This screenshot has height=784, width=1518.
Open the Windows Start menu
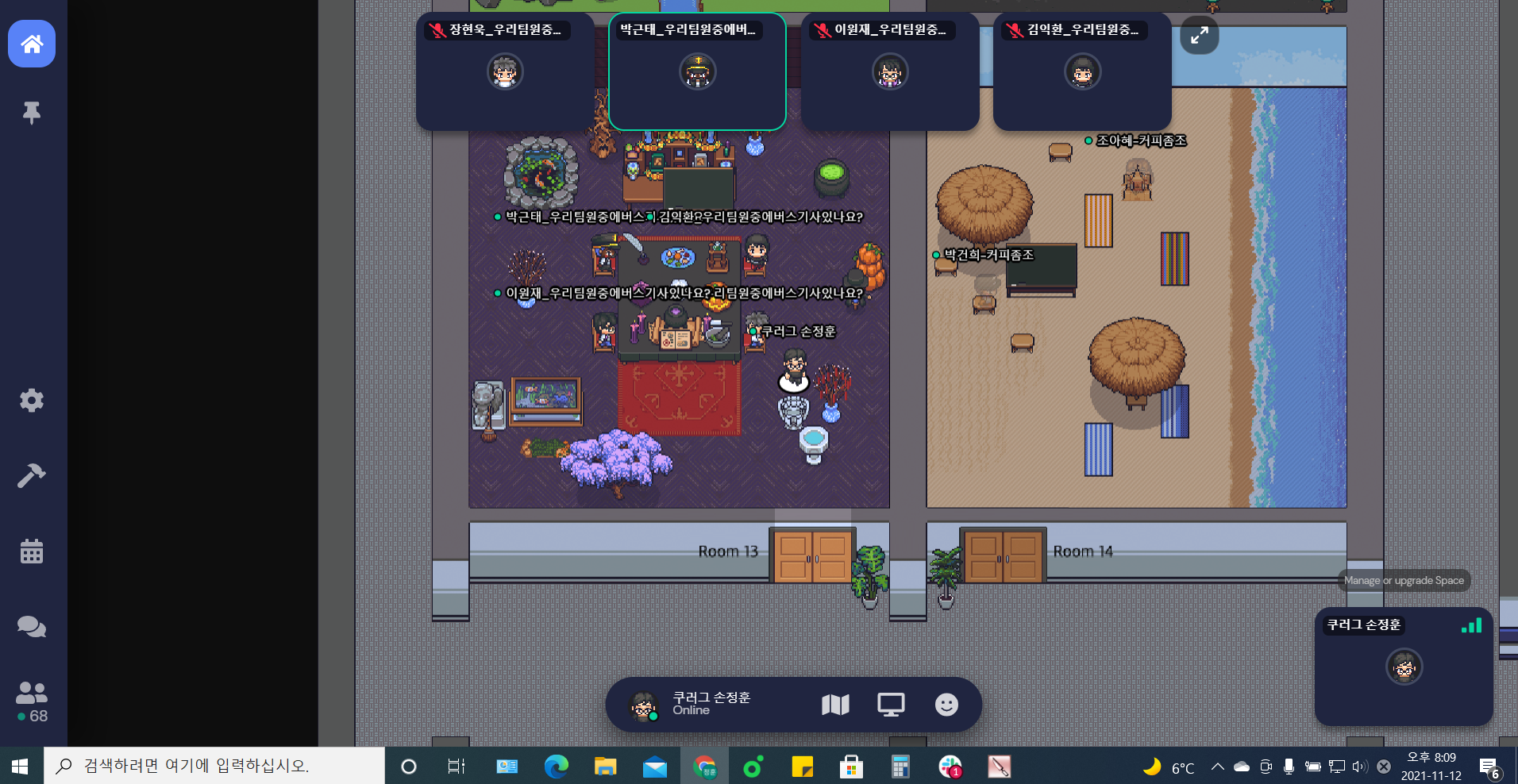[21, 766]
